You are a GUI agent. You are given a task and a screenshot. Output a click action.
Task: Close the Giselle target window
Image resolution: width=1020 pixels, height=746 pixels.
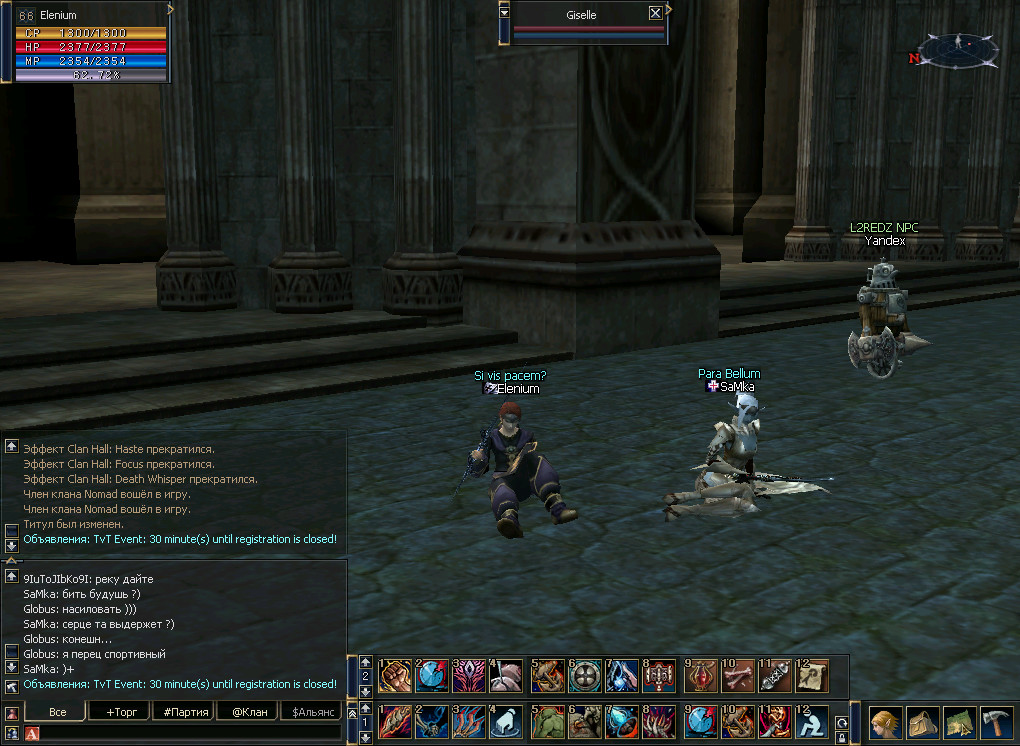click(x=655, y=13)
